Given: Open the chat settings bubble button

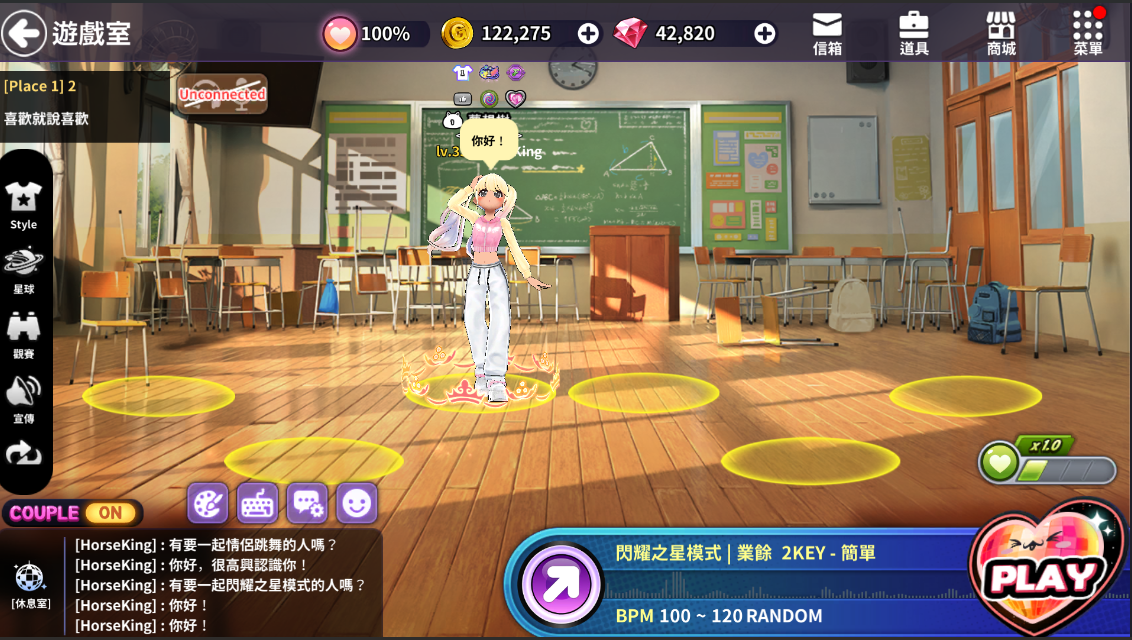Looking at the screenshot, I should (307, 503).
